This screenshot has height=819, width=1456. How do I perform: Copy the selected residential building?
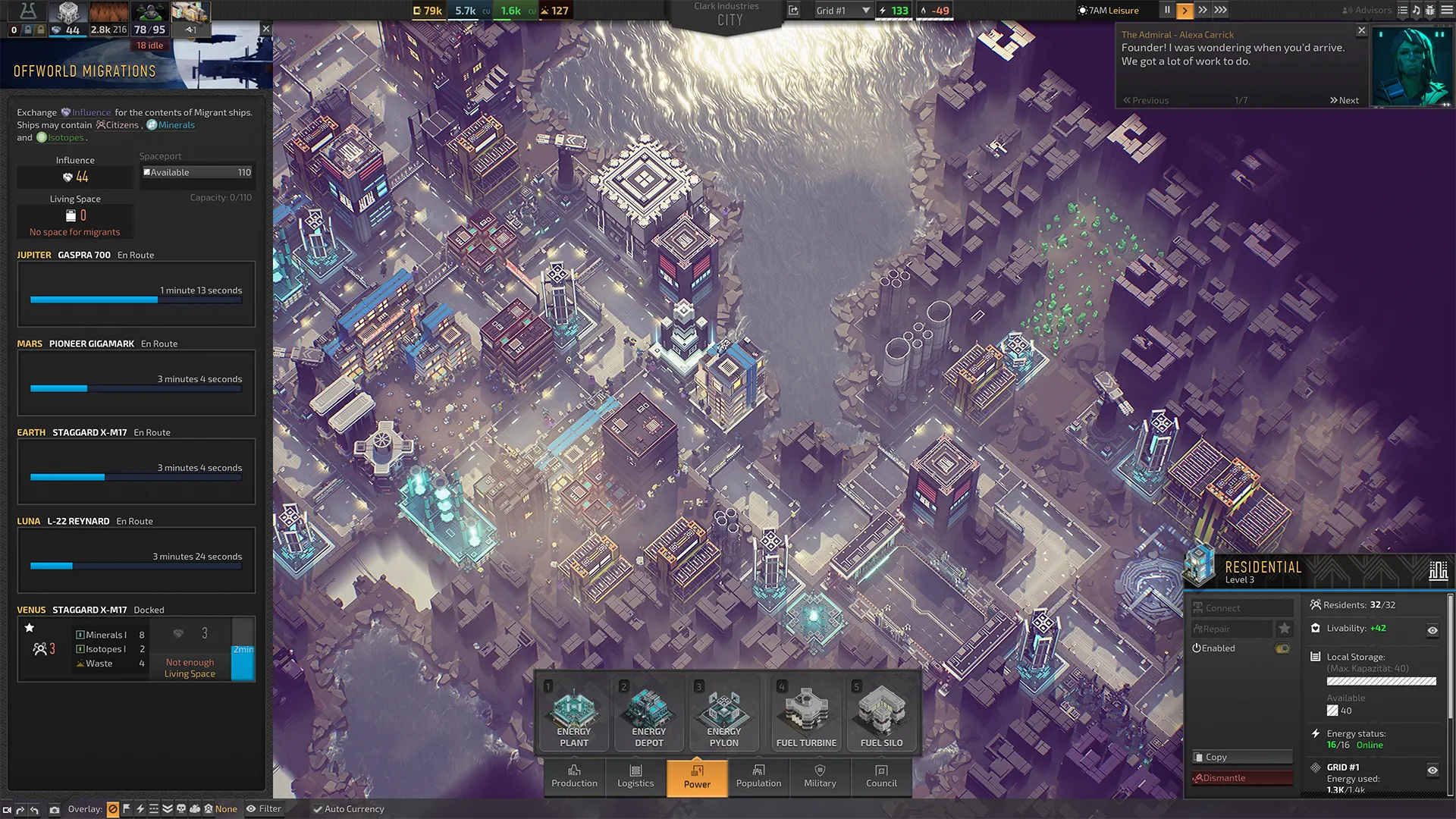(x=1241, y=757)
